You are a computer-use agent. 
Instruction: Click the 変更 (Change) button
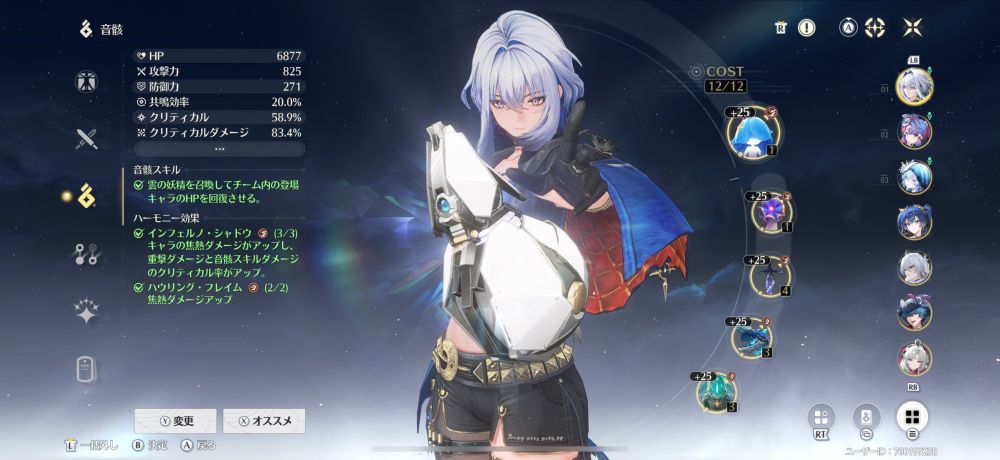pyautogui.click(x=175, y=421)
